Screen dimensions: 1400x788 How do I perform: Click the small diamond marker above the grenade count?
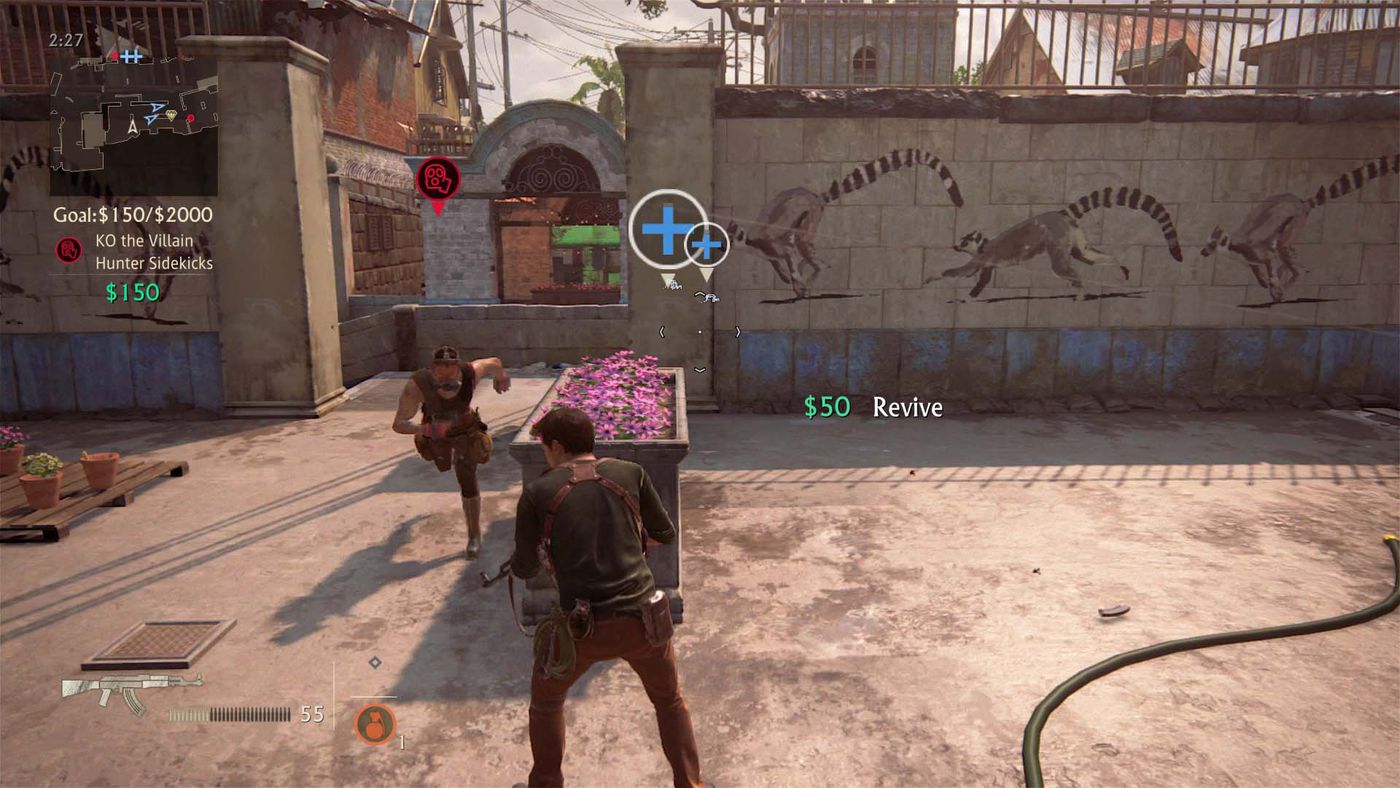click(x=374, y=662)
